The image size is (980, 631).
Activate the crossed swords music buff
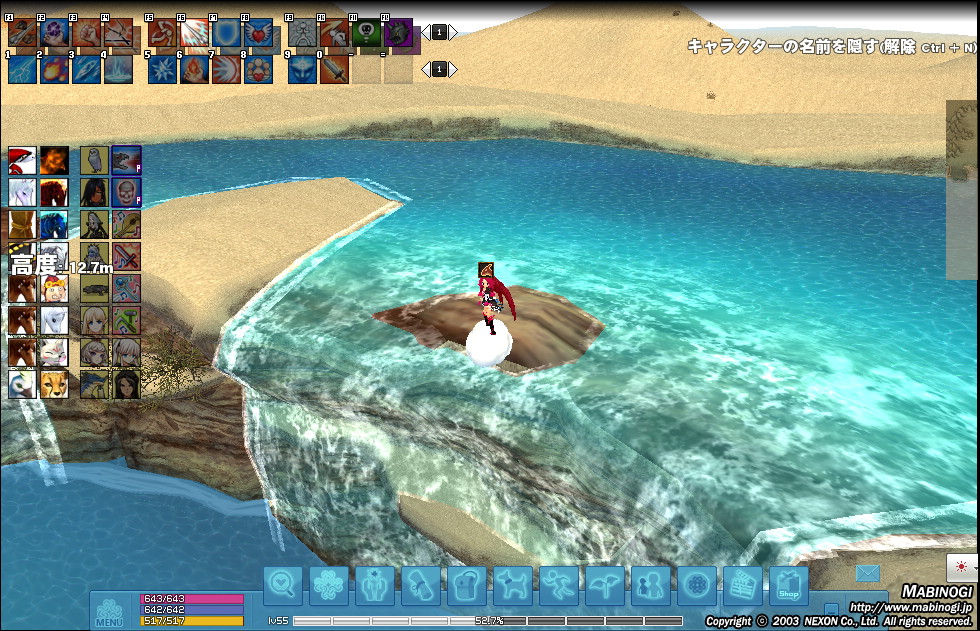(126, 256)
